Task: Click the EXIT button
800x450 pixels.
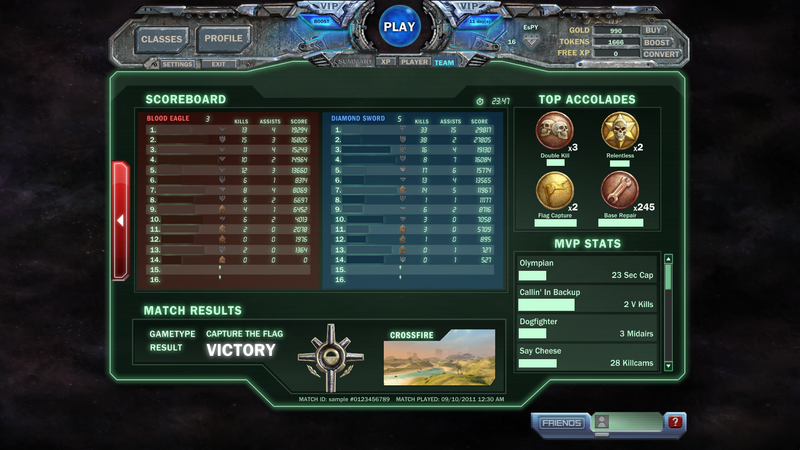Action: pyautogui.click(x=217, y=64)
